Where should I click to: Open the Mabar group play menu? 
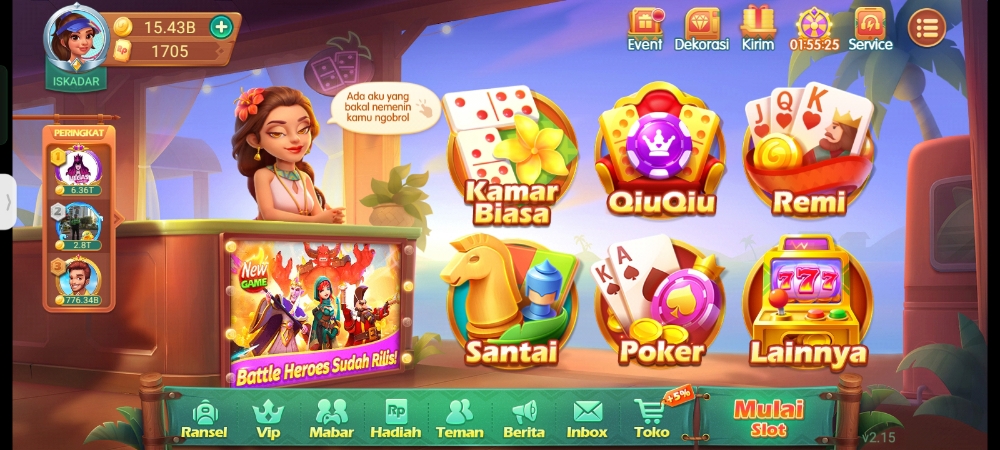[x=332, y=418]
